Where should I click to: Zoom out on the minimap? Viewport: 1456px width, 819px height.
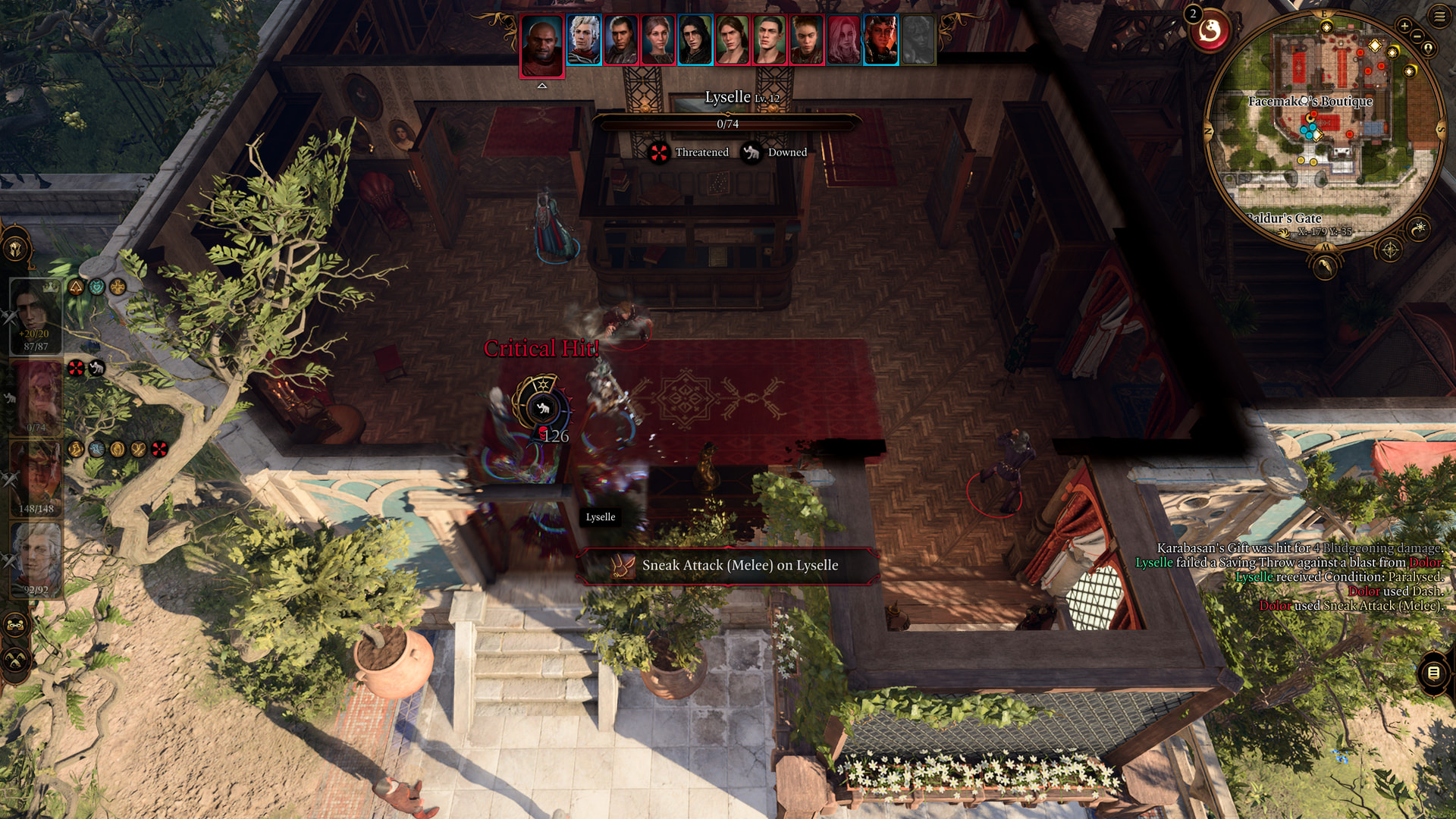[x=1417, y=36]
